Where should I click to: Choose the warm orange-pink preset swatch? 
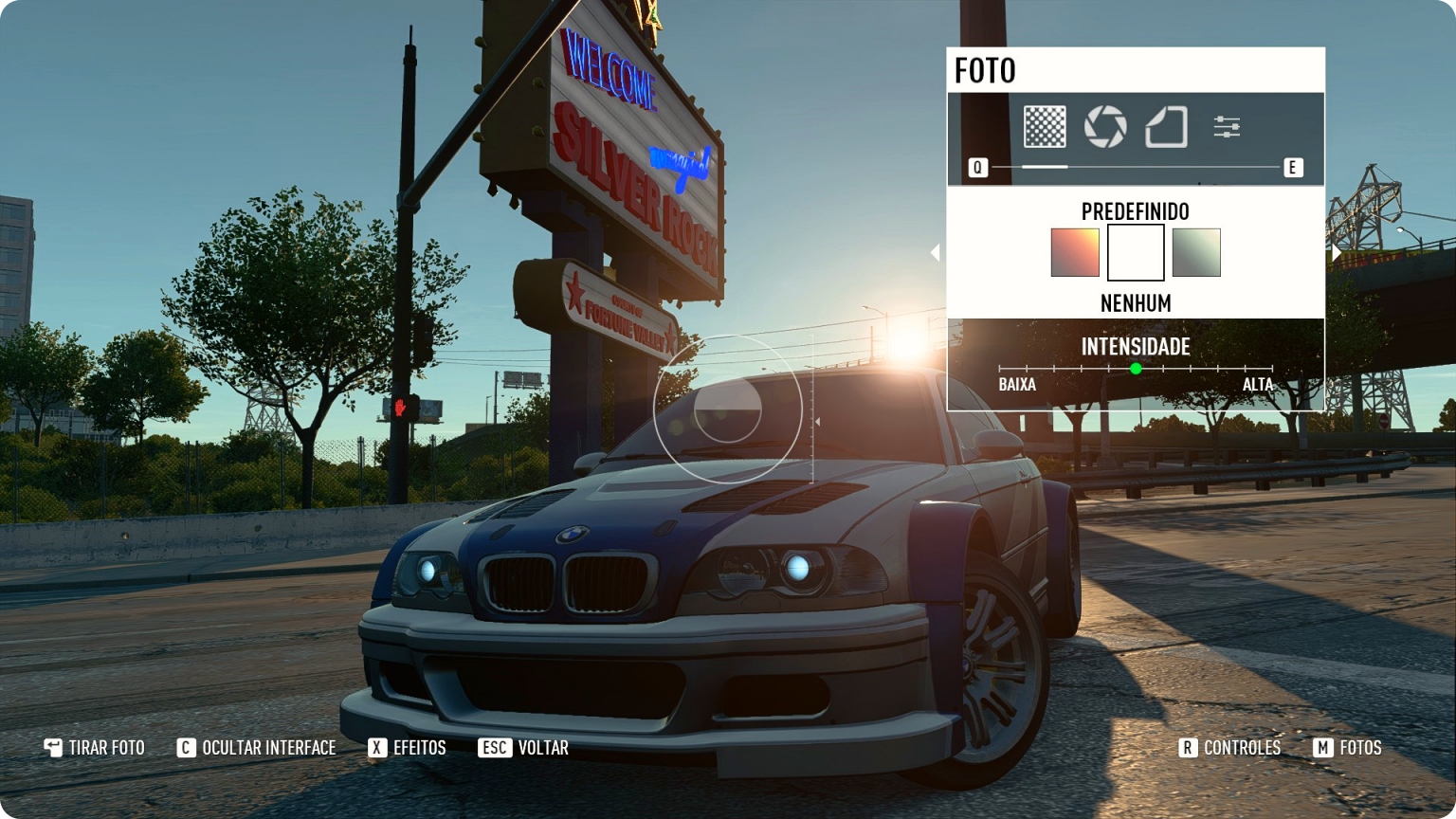tap(1075, 252)
